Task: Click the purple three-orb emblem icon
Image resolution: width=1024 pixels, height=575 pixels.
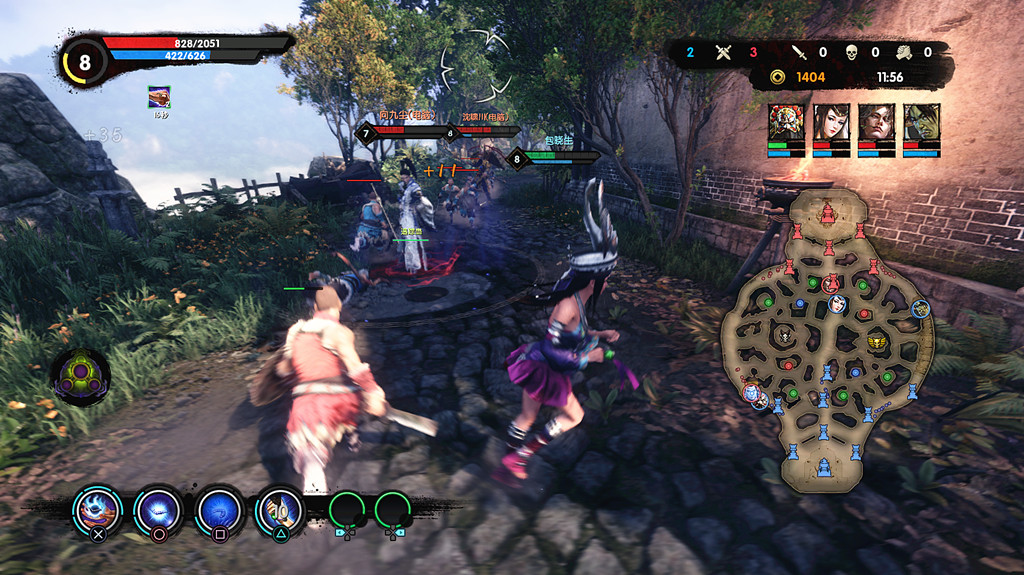Action: (x=81, y=376)
